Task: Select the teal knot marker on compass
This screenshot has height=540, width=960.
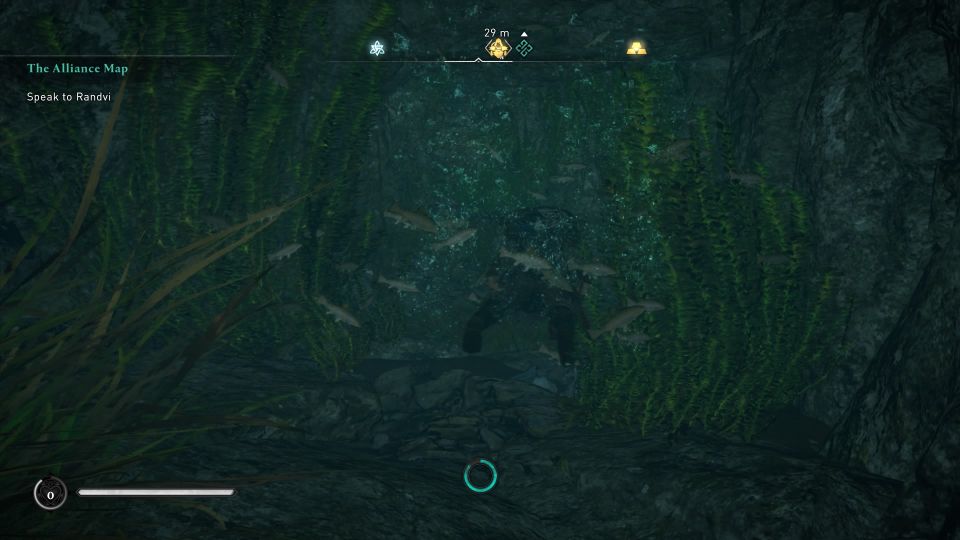Action: (x=524, y=48)
